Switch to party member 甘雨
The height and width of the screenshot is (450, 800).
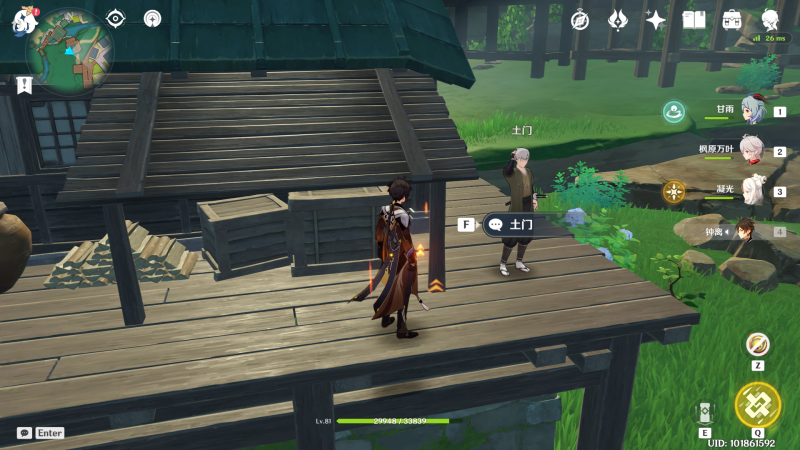[752, 112]
